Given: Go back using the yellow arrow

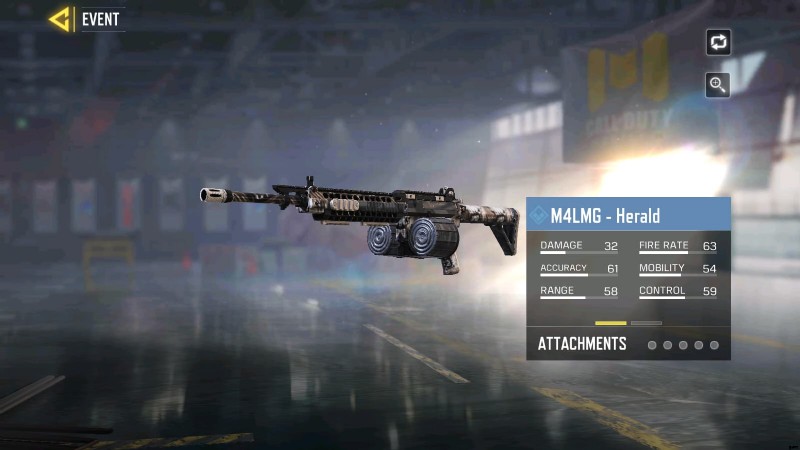Looking at the screenshot, I should point(60,19).
